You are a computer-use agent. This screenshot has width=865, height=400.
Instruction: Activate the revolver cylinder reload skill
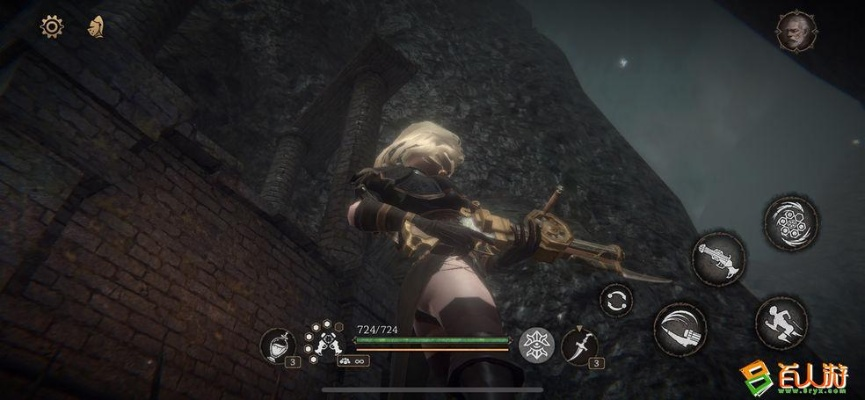click(x=791, y=222)
